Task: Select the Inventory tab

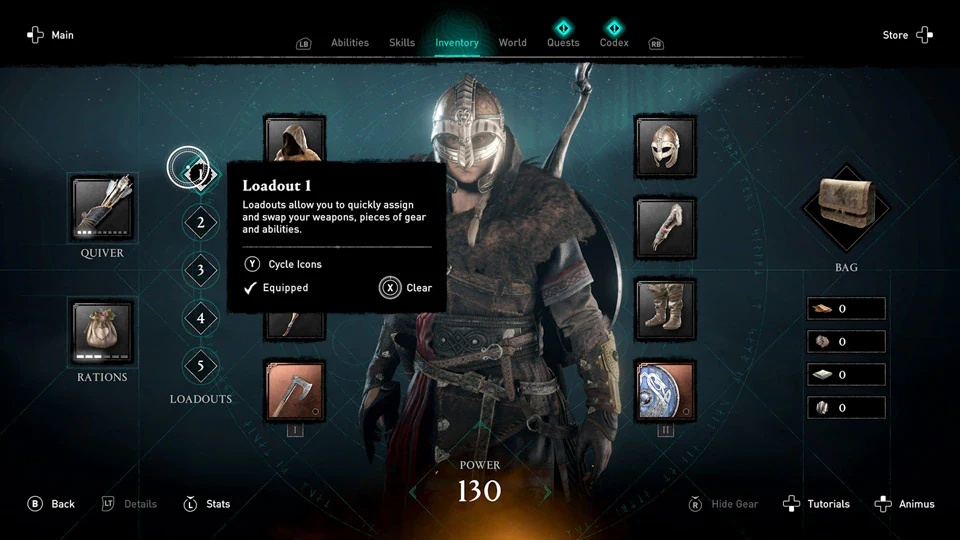Action: [457, 43]
